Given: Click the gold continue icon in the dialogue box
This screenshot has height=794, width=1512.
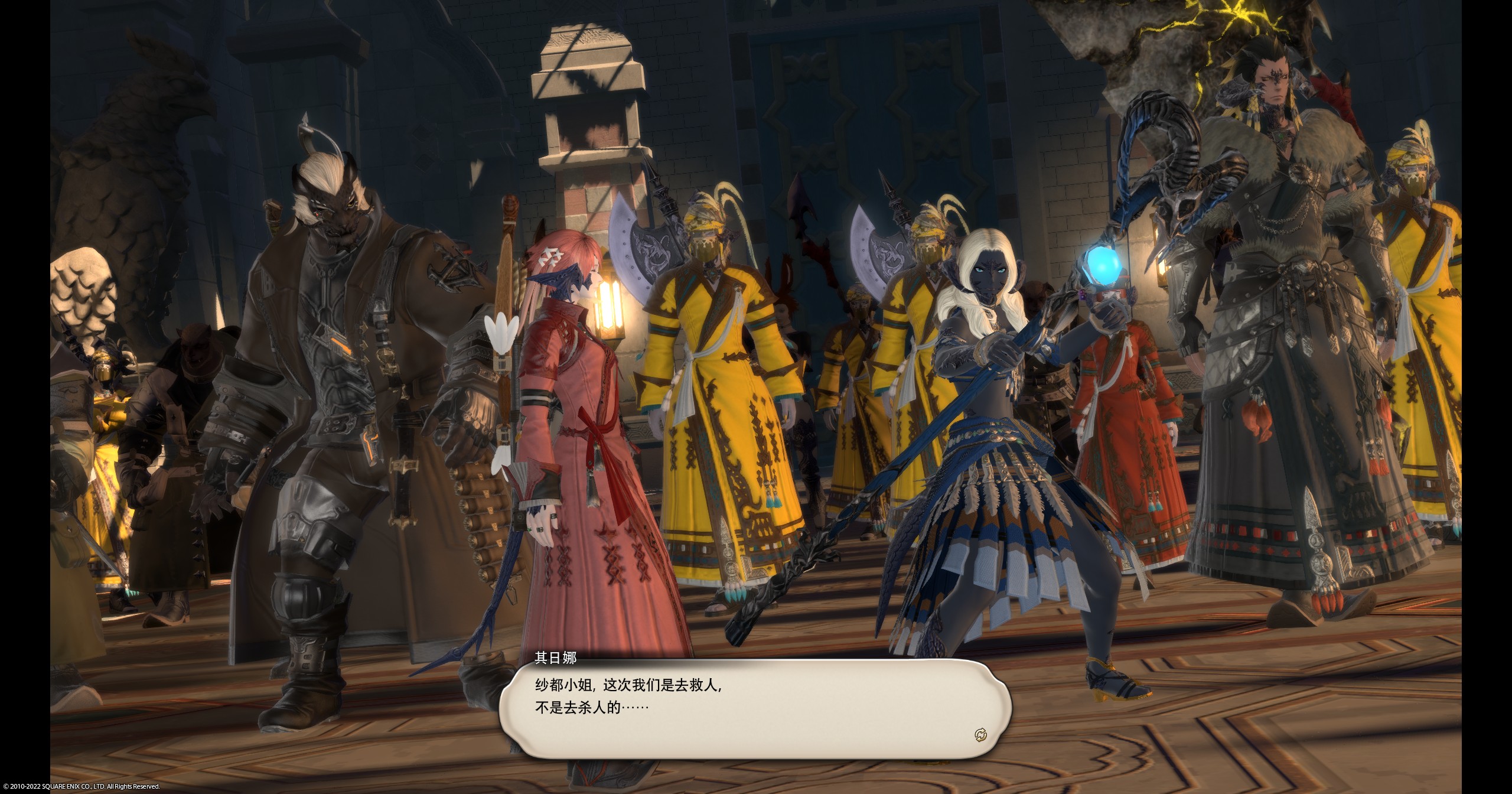Looking at the screenshot, I should click(980, 735).
